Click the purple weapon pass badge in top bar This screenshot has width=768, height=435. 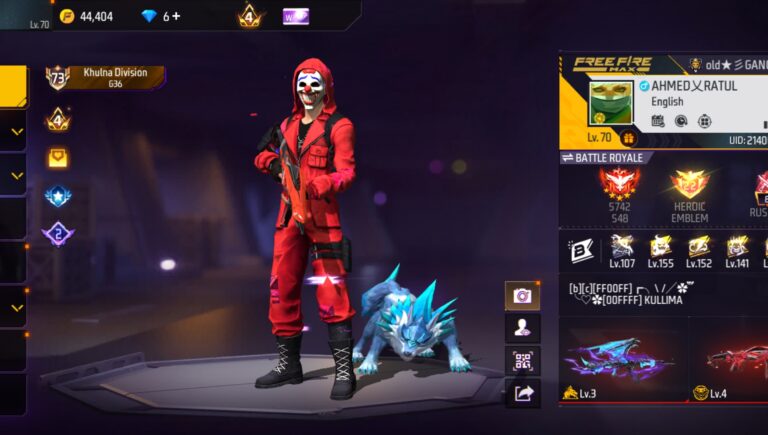[295, 16]
